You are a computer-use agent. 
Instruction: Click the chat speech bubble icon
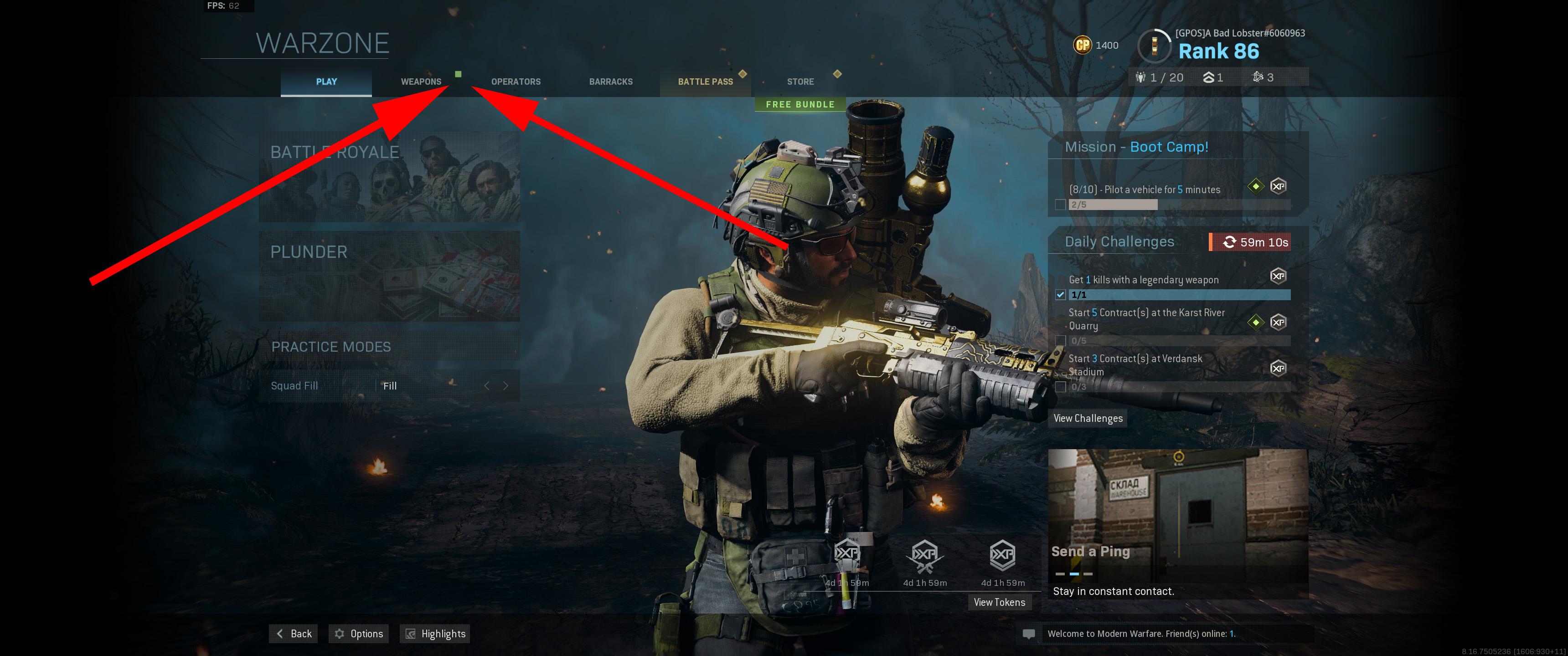click(x=1029, y=634)
